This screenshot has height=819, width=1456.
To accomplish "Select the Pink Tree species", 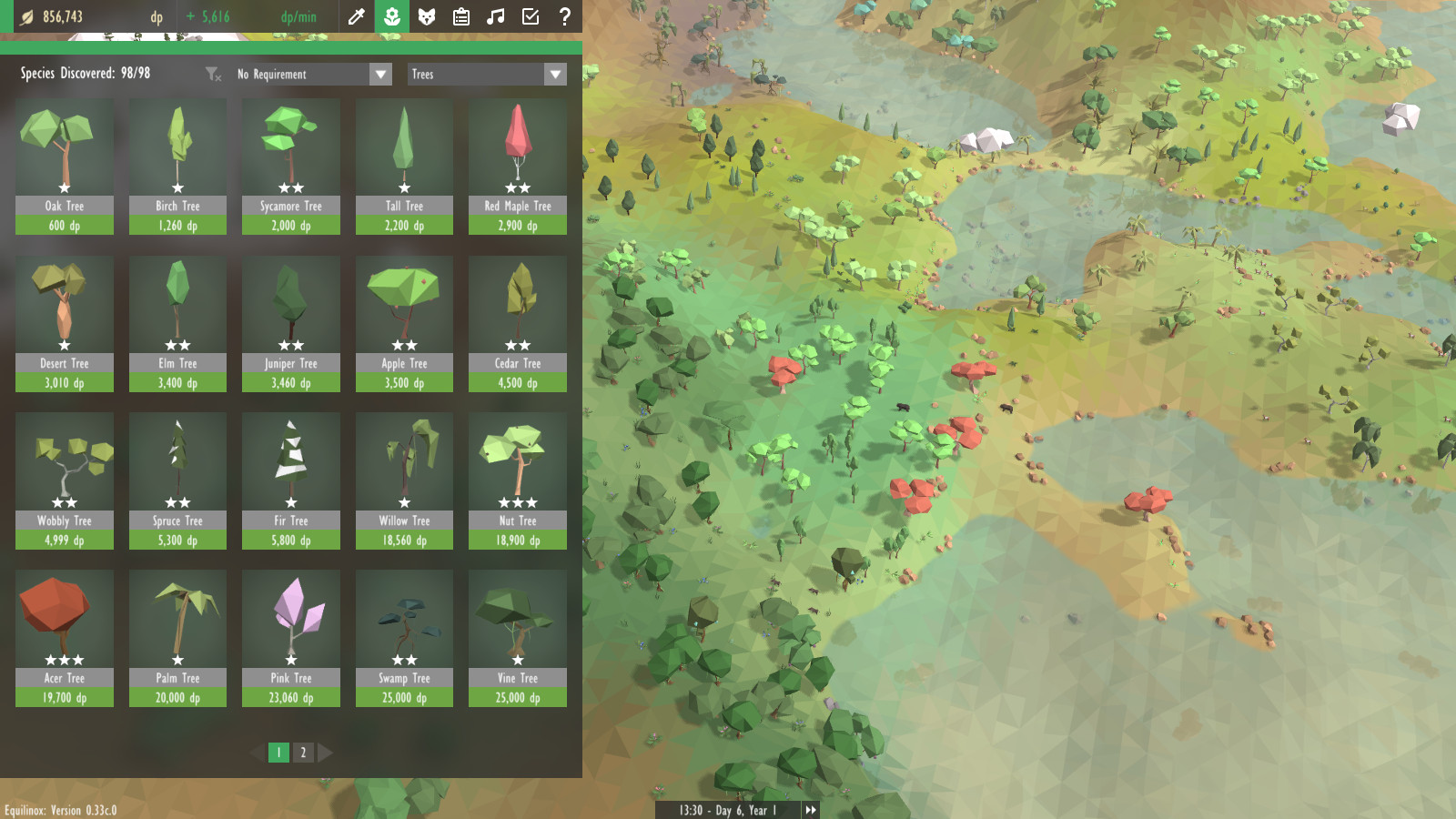I will pyautogui.click(x=291, y=638).
